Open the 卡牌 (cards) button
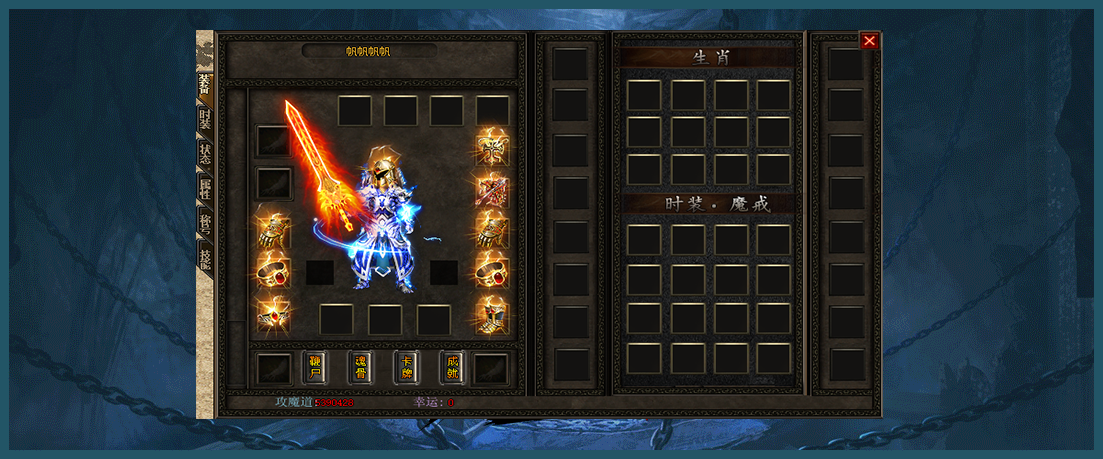This screenshot has height=459, width=1103. click(407, 367)
